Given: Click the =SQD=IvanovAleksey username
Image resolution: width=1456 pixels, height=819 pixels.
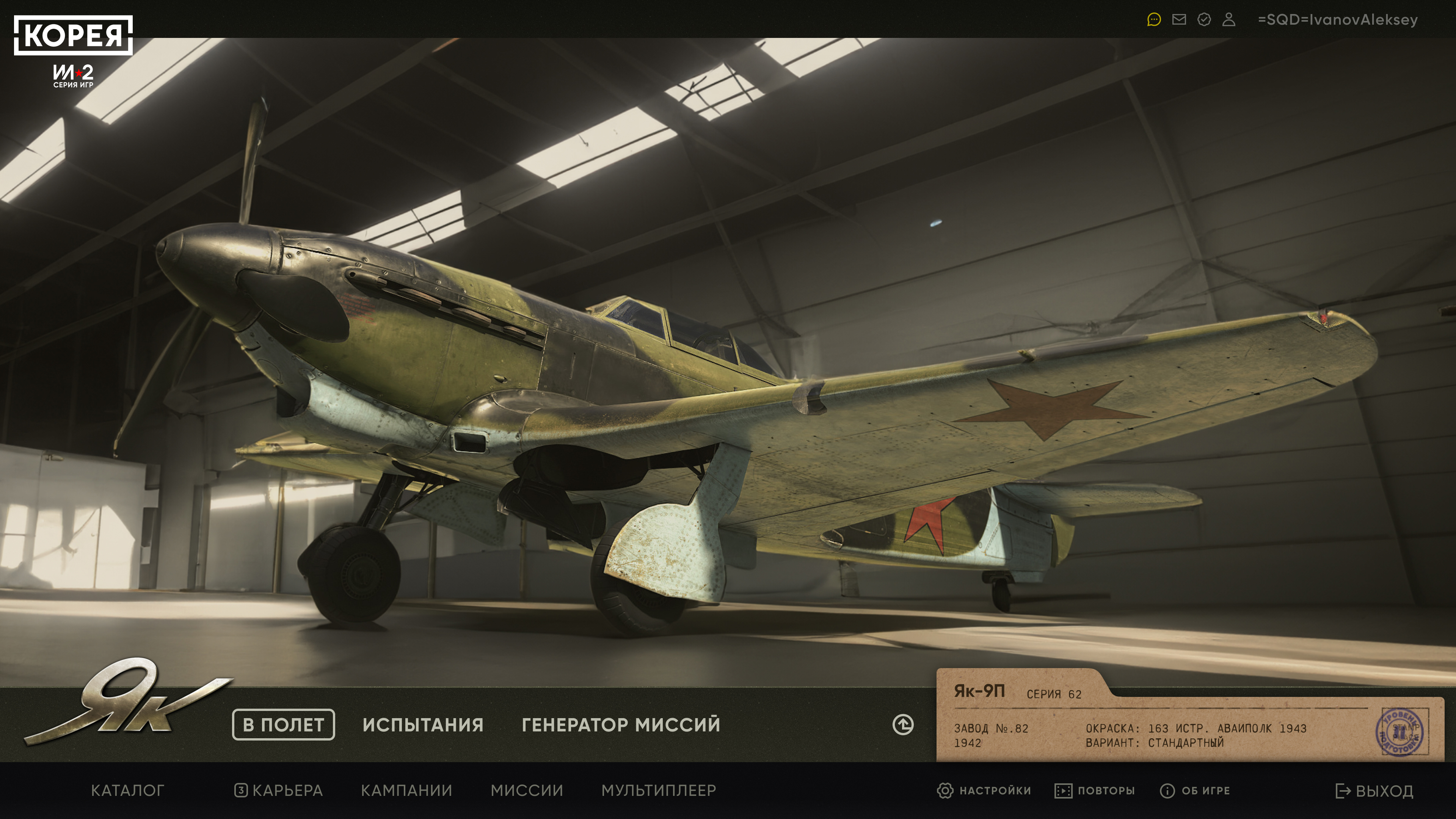Looking at the screenshot, I should point(1337,20).
